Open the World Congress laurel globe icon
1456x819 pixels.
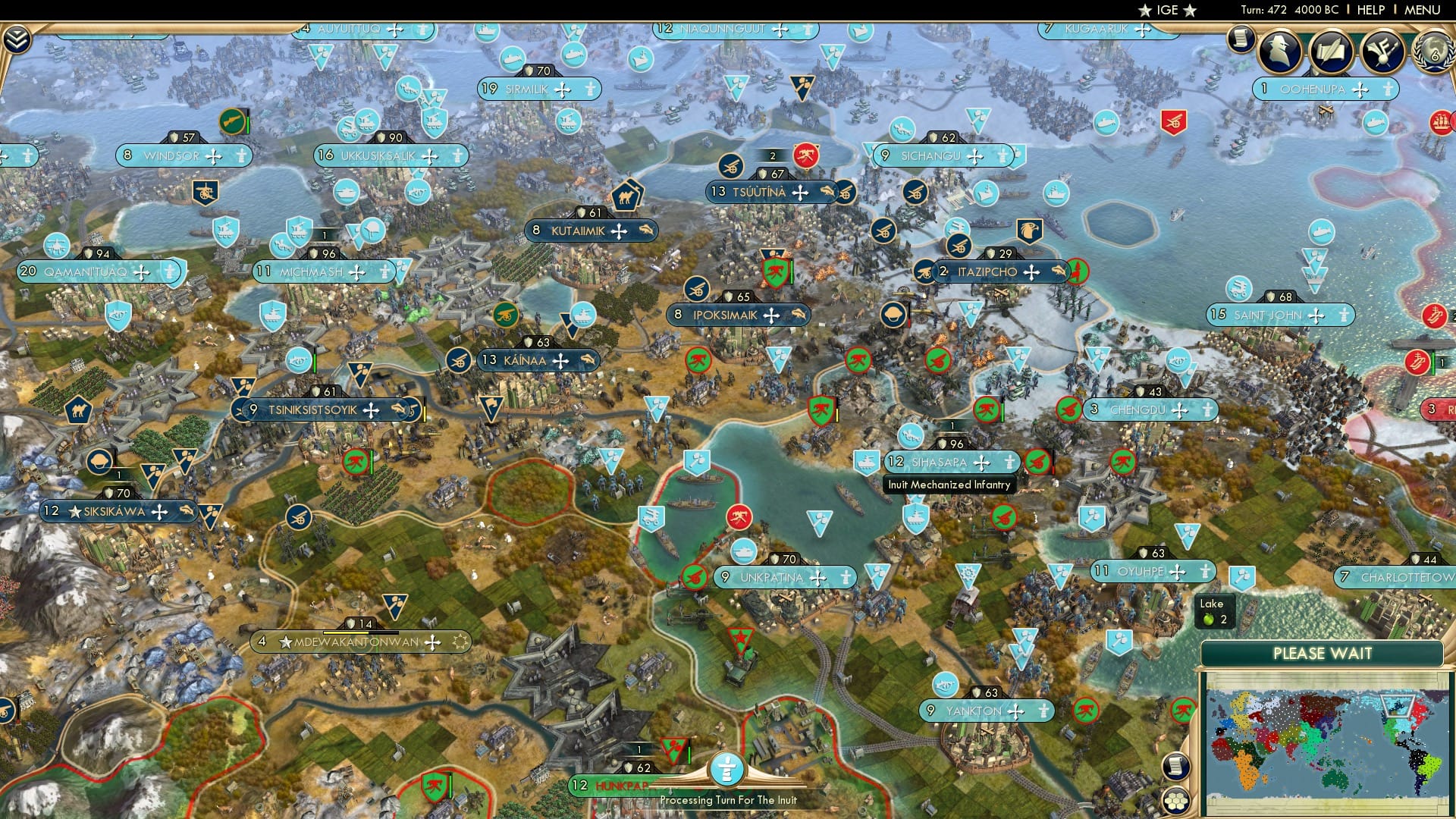1432,53
